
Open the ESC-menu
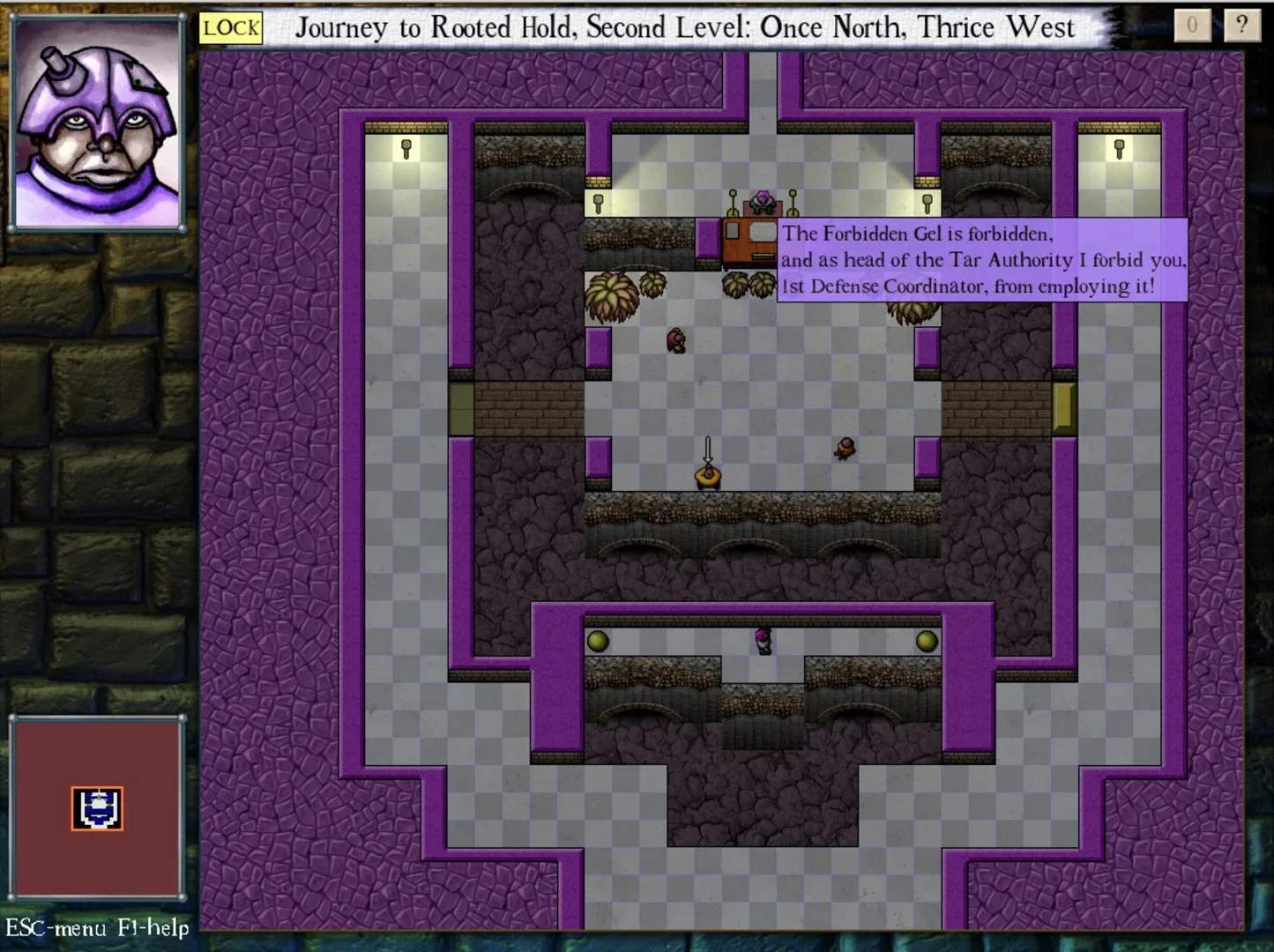(56, 928)
